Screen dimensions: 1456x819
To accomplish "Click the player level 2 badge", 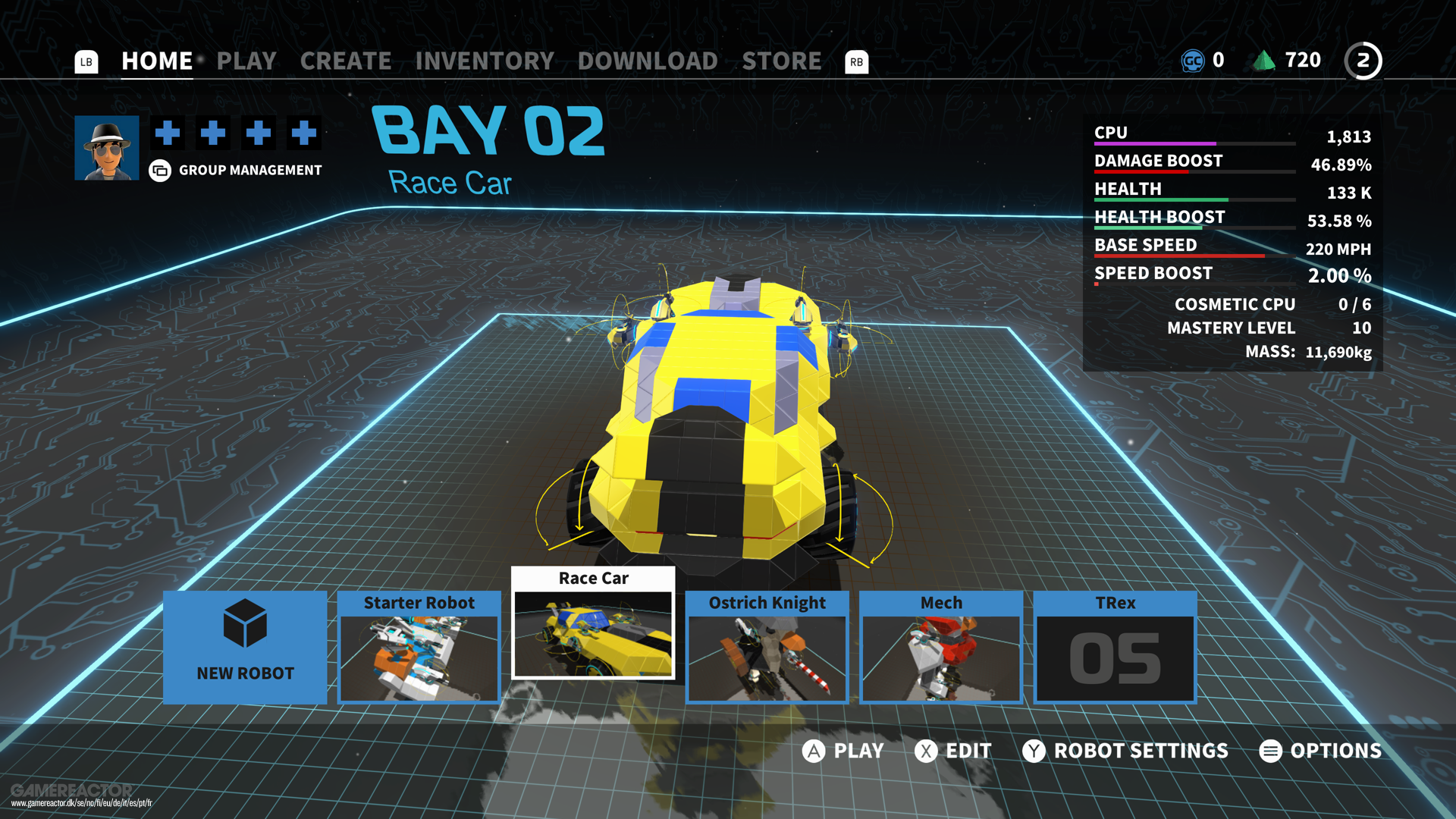I will tap(1363, 61).
